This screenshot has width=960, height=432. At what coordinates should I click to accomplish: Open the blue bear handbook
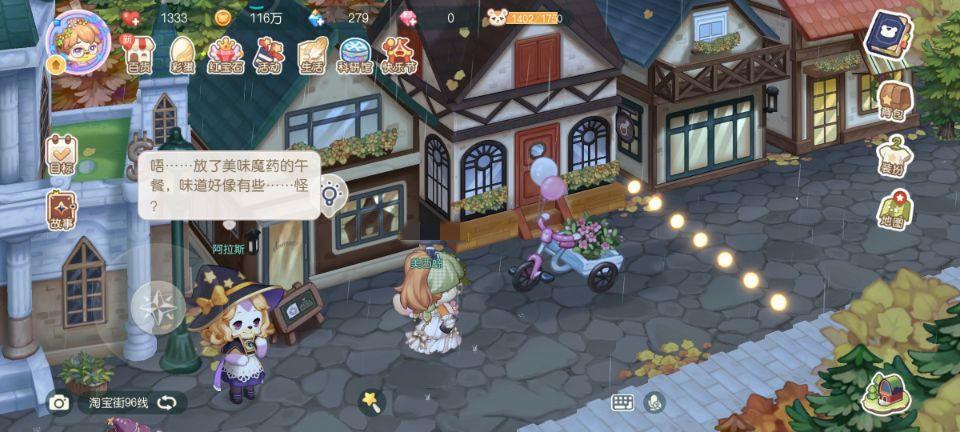coord(884,40)
